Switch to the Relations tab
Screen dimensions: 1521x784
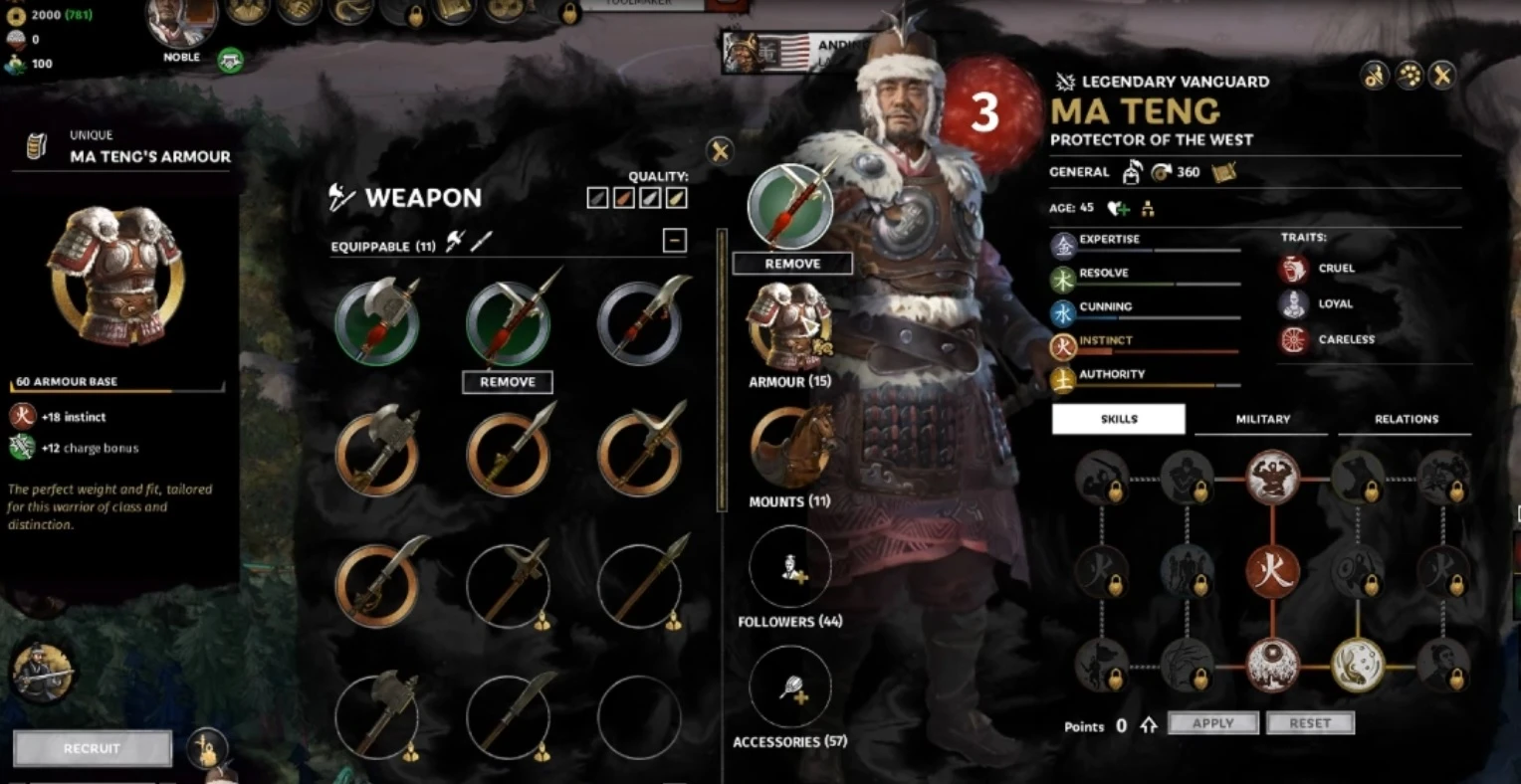pyautogui.click(x=1406, y=419)
